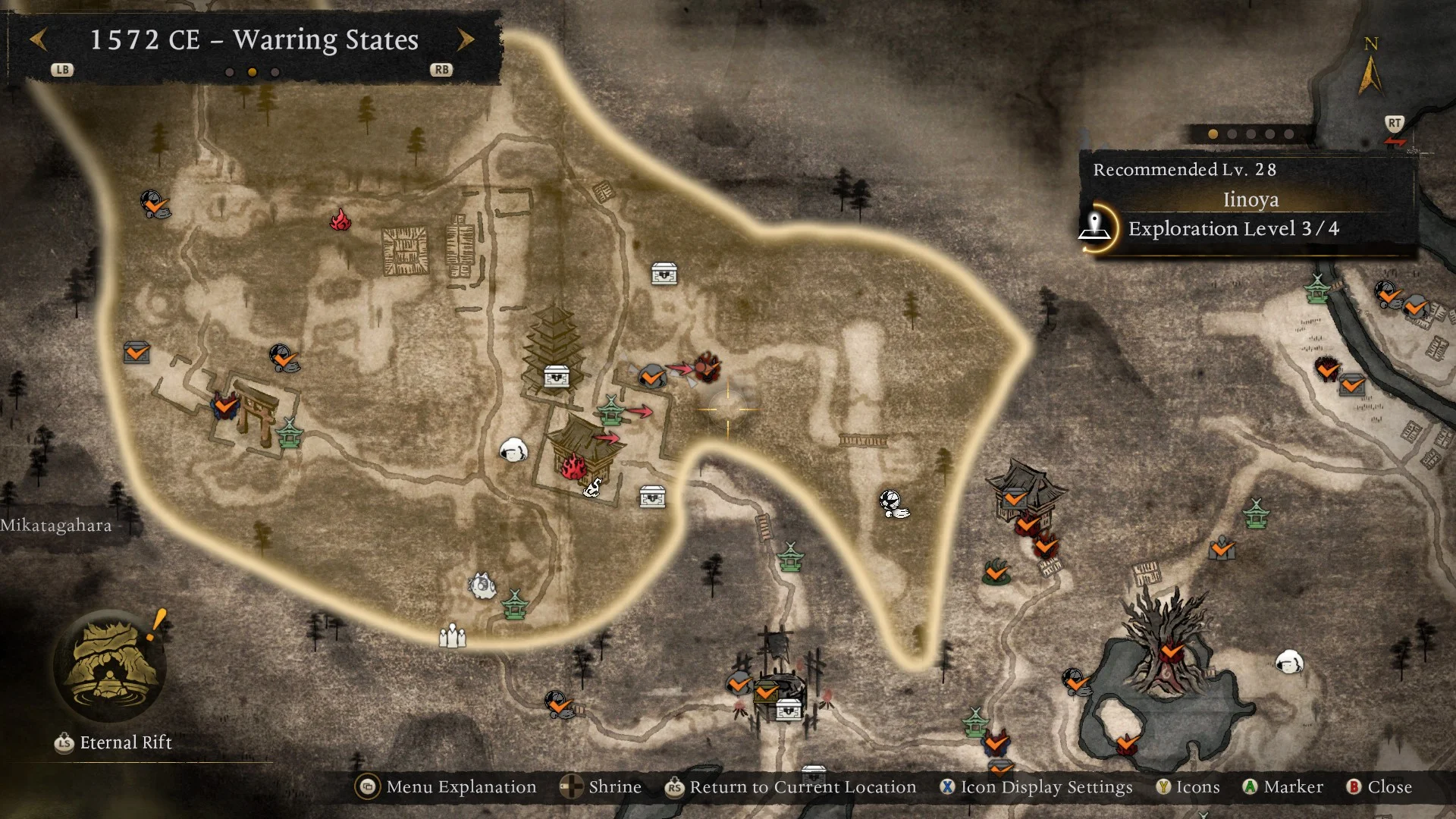This screenshot has height=819, width=1456.
Task: Click the map crosshair cursor in the center
Action: coord(728,409)
